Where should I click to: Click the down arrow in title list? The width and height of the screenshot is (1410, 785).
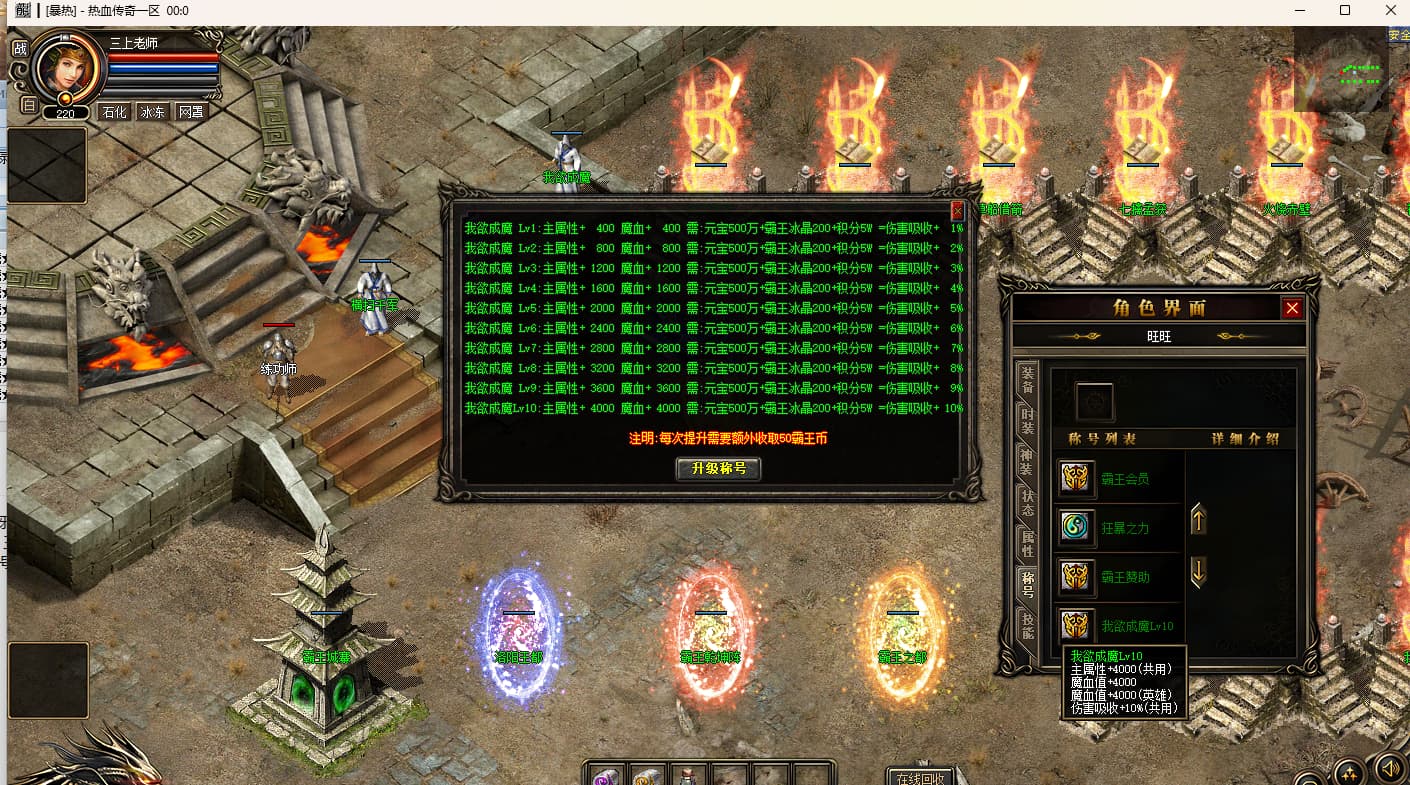click(x=1198, y=572)
